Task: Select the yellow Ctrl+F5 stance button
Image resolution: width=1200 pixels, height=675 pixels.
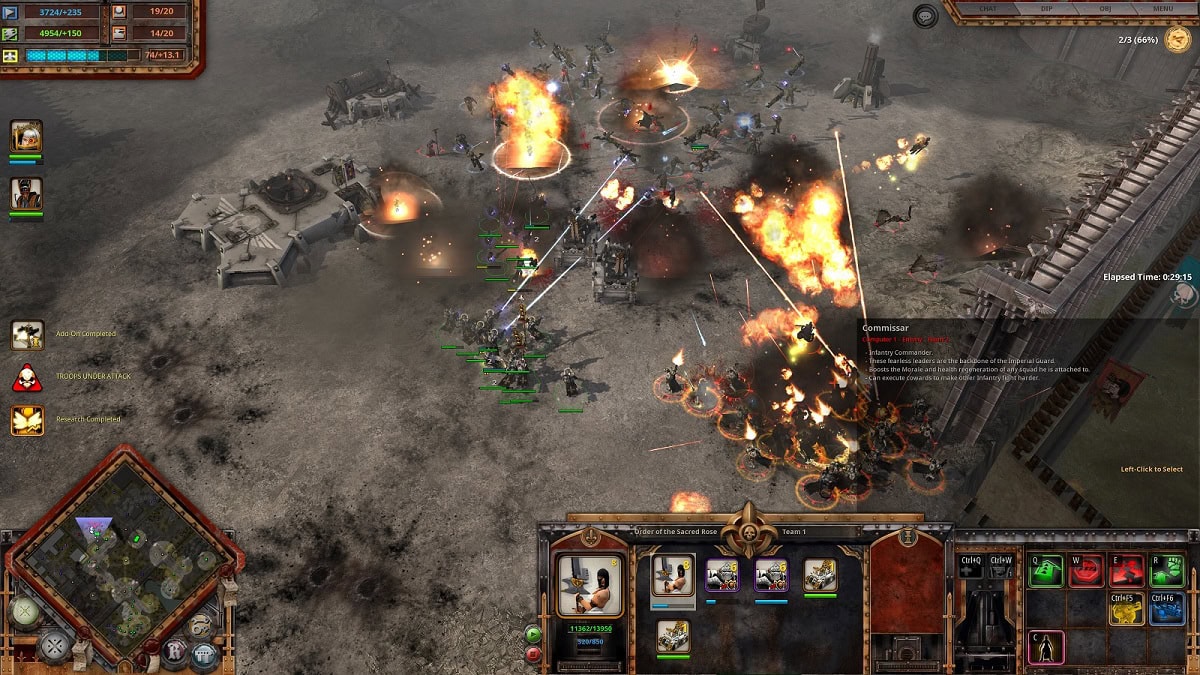Action: tap(1127, 609)
